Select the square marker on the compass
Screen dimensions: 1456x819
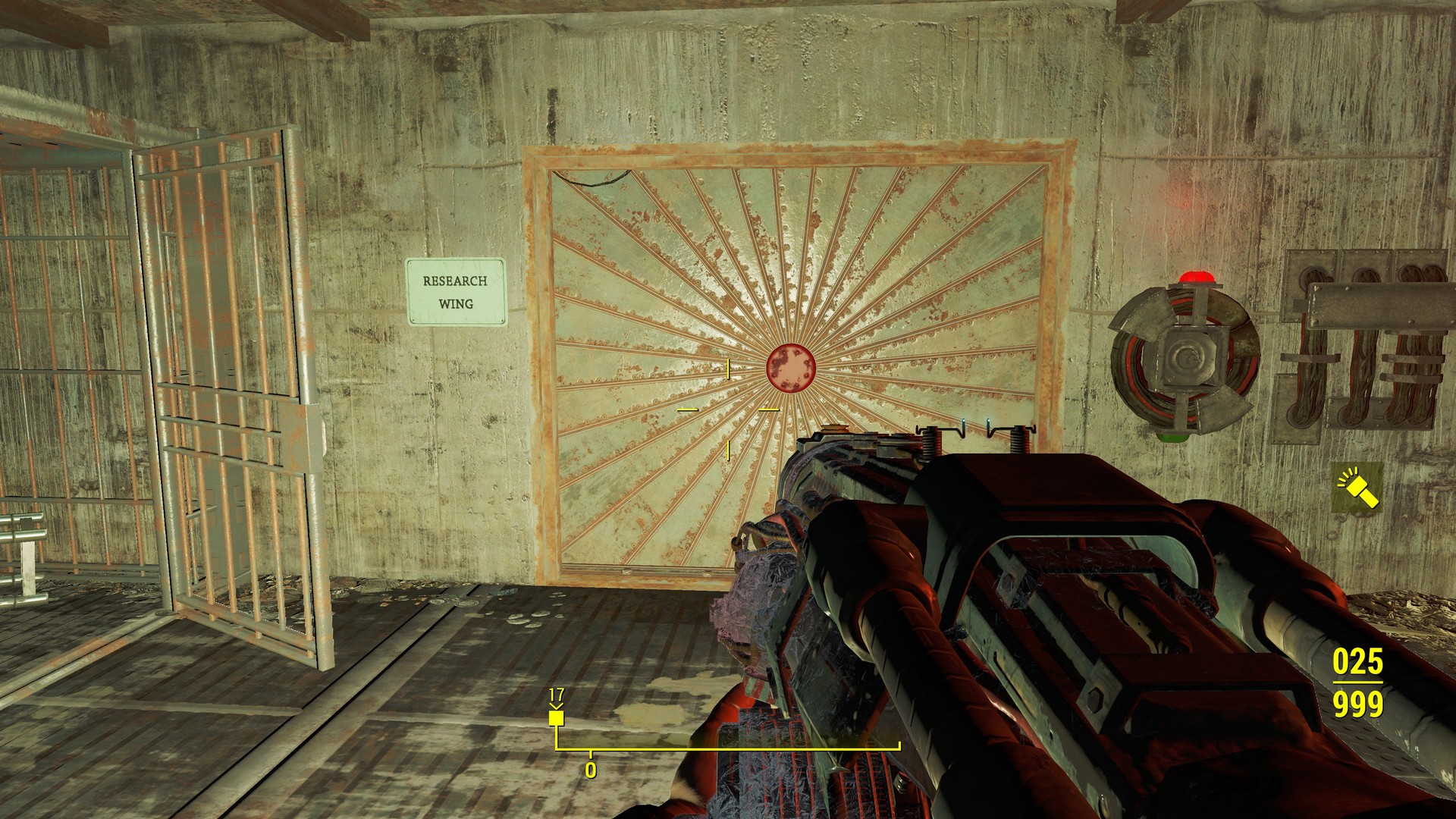(x=557, y=717)
